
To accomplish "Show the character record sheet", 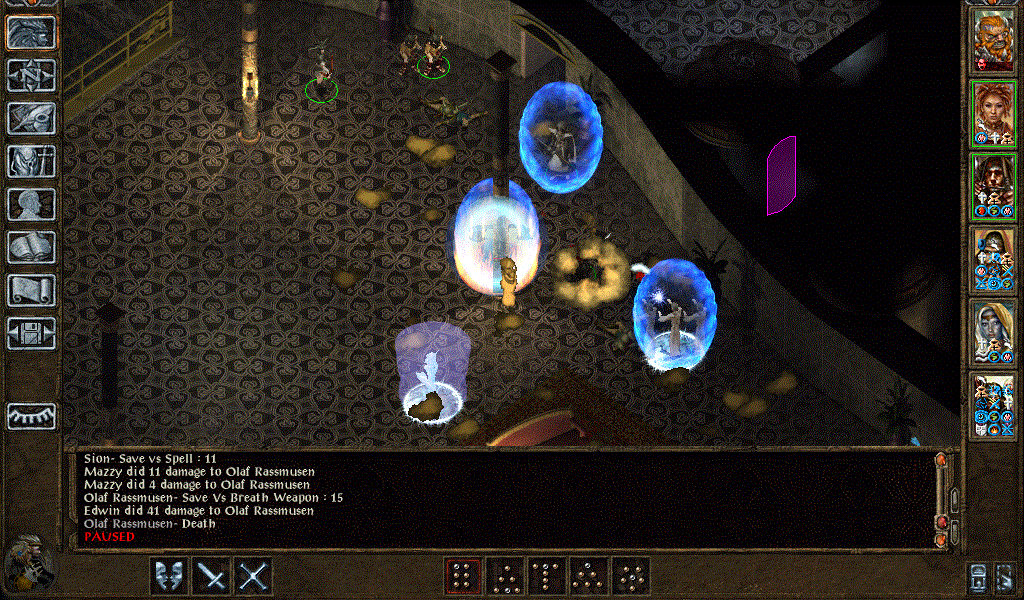I will (32, 204).
